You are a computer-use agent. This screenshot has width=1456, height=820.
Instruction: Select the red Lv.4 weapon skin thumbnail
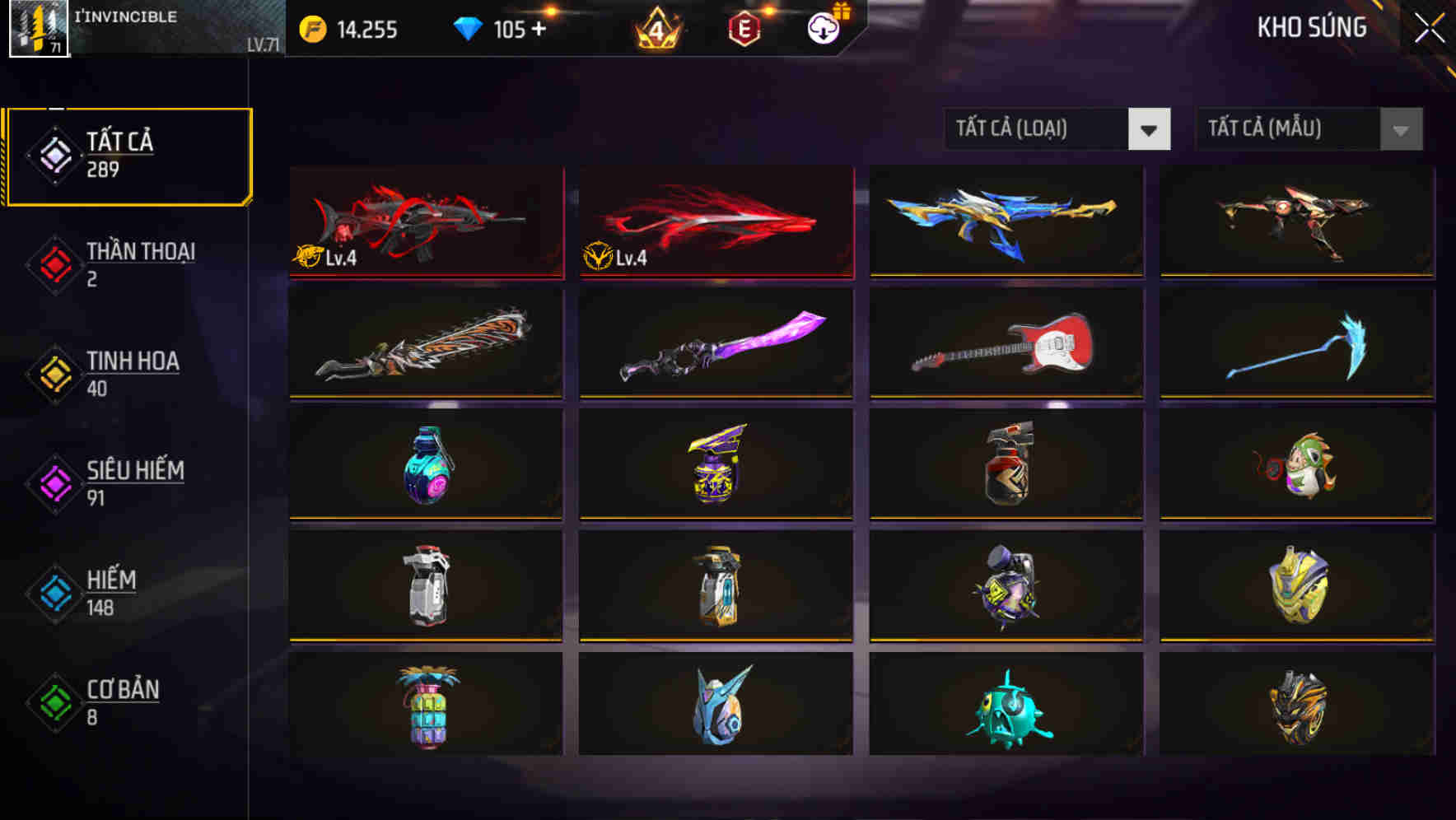point(425,222)
